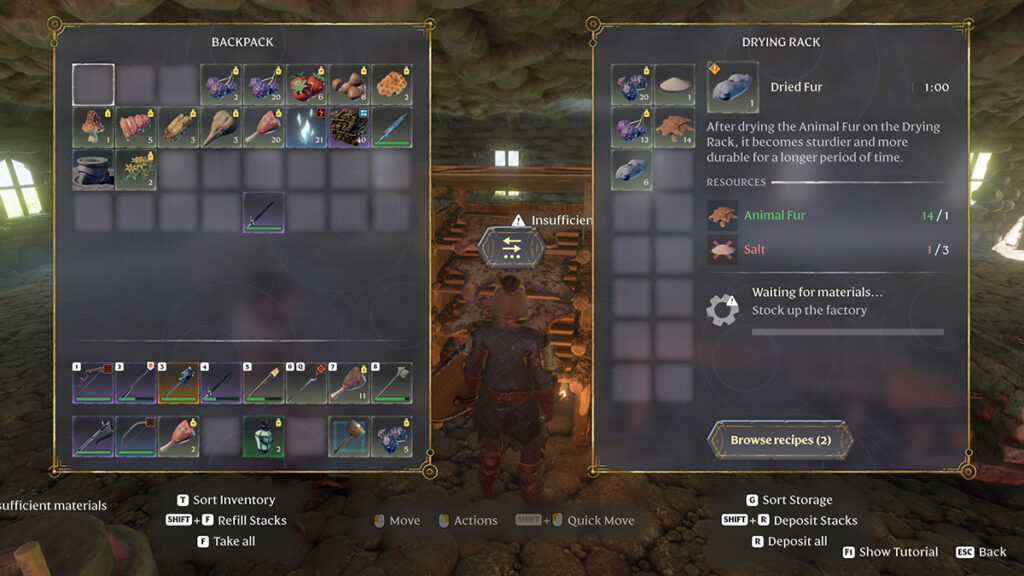Pick the chestnuts stack in backpack
1024x576 pixels.
click(x=349, y=85)
